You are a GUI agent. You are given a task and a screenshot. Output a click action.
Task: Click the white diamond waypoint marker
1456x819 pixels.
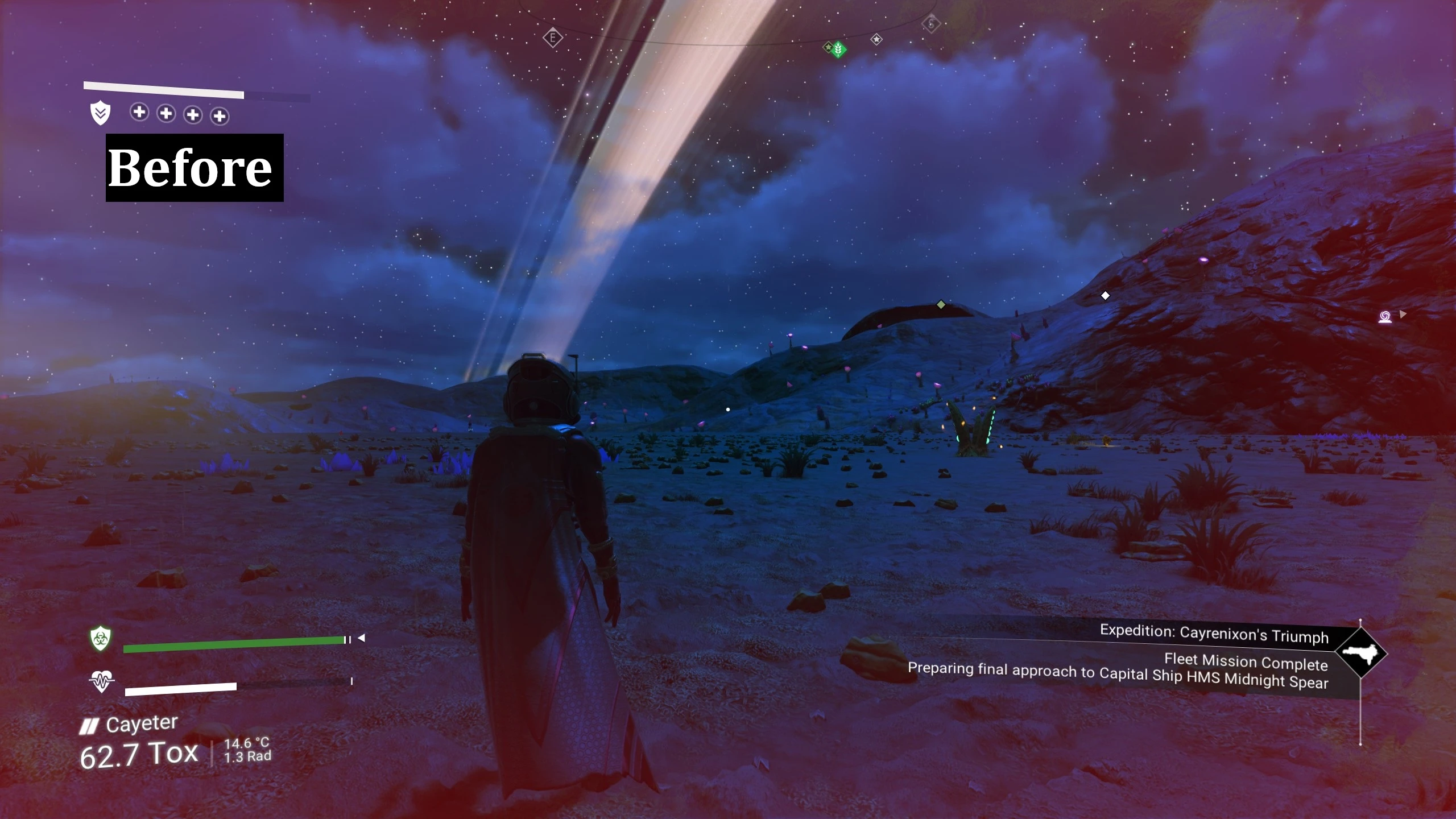[x=1105, y=296]
